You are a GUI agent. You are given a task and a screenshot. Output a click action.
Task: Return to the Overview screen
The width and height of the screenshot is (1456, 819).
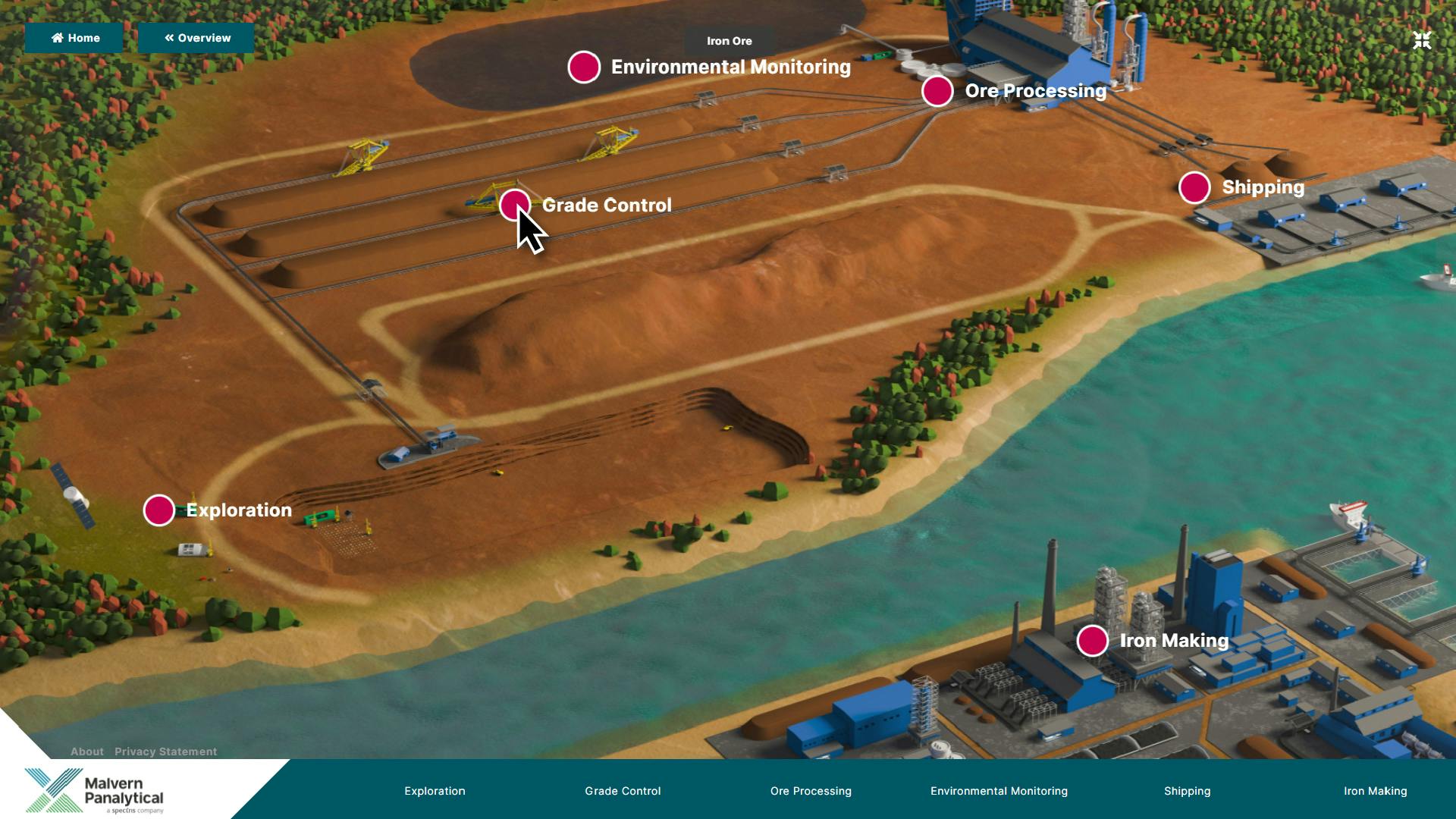196,38
